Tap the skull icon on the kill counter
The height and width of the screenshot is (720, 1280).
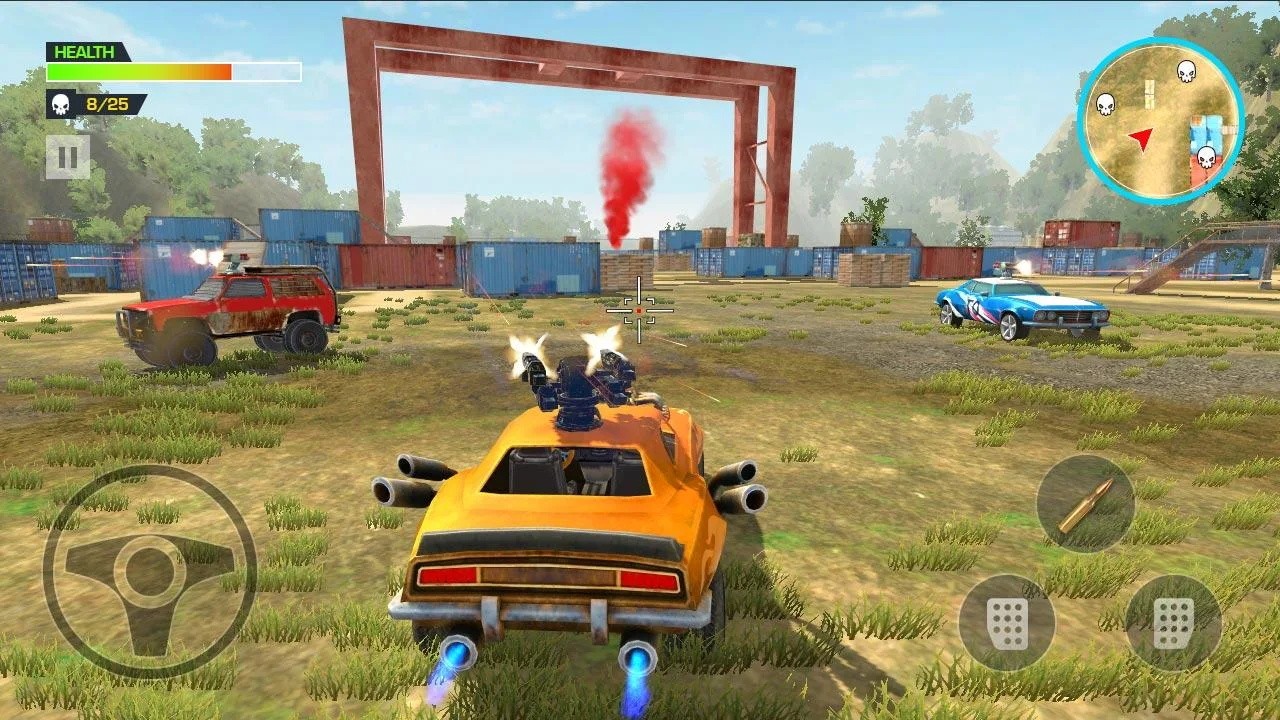coord(62,103)
